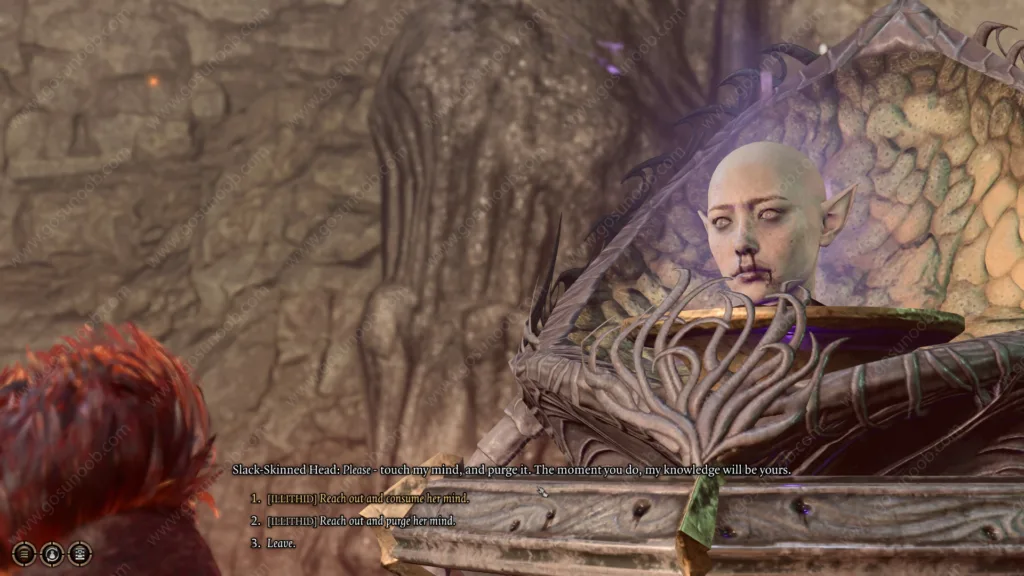The image size is (1024, 576).
Task: Click the character swap silhouette icon
Action: point(51,553)
